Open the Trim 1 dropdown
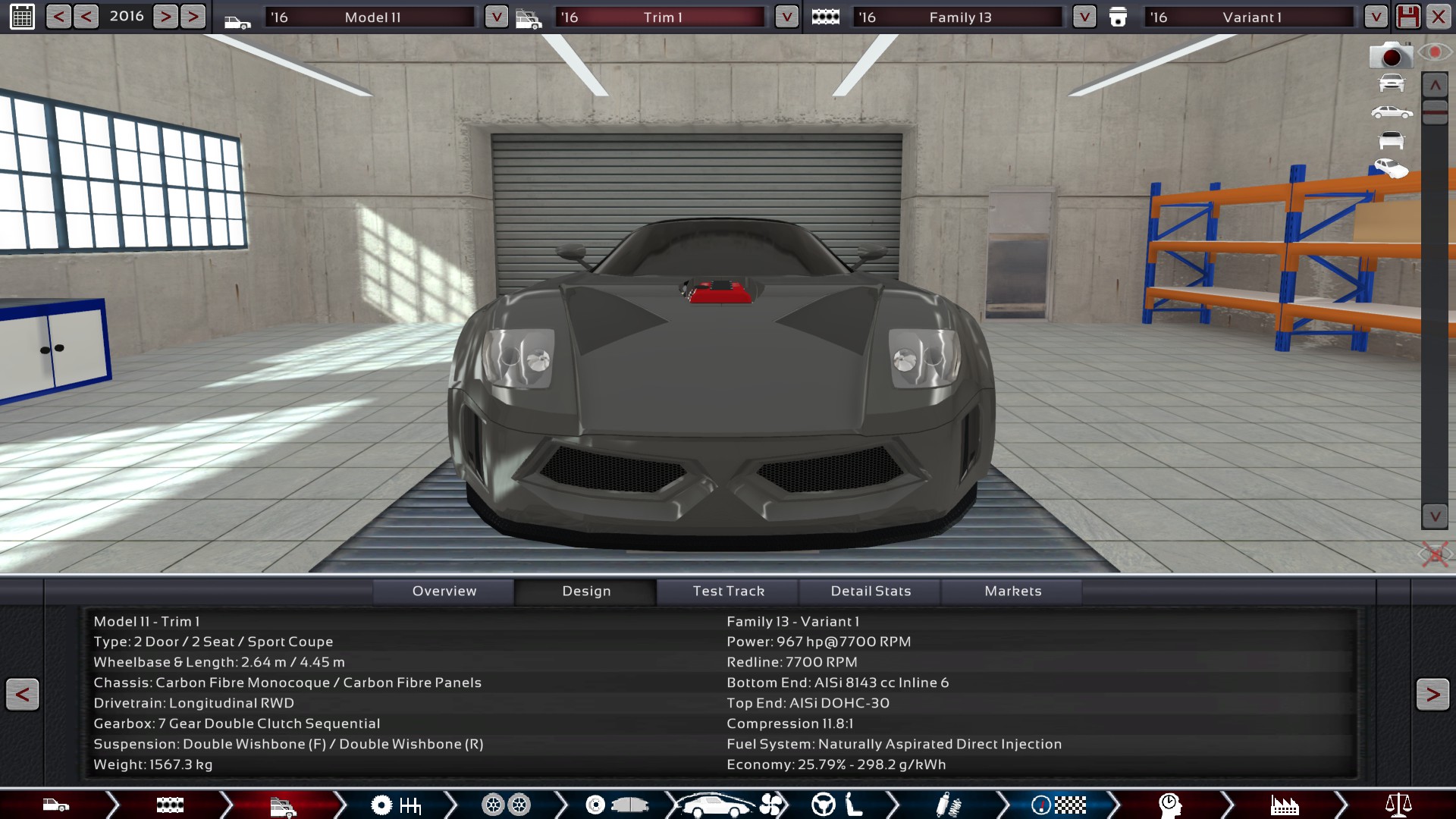 pos(786,16)
